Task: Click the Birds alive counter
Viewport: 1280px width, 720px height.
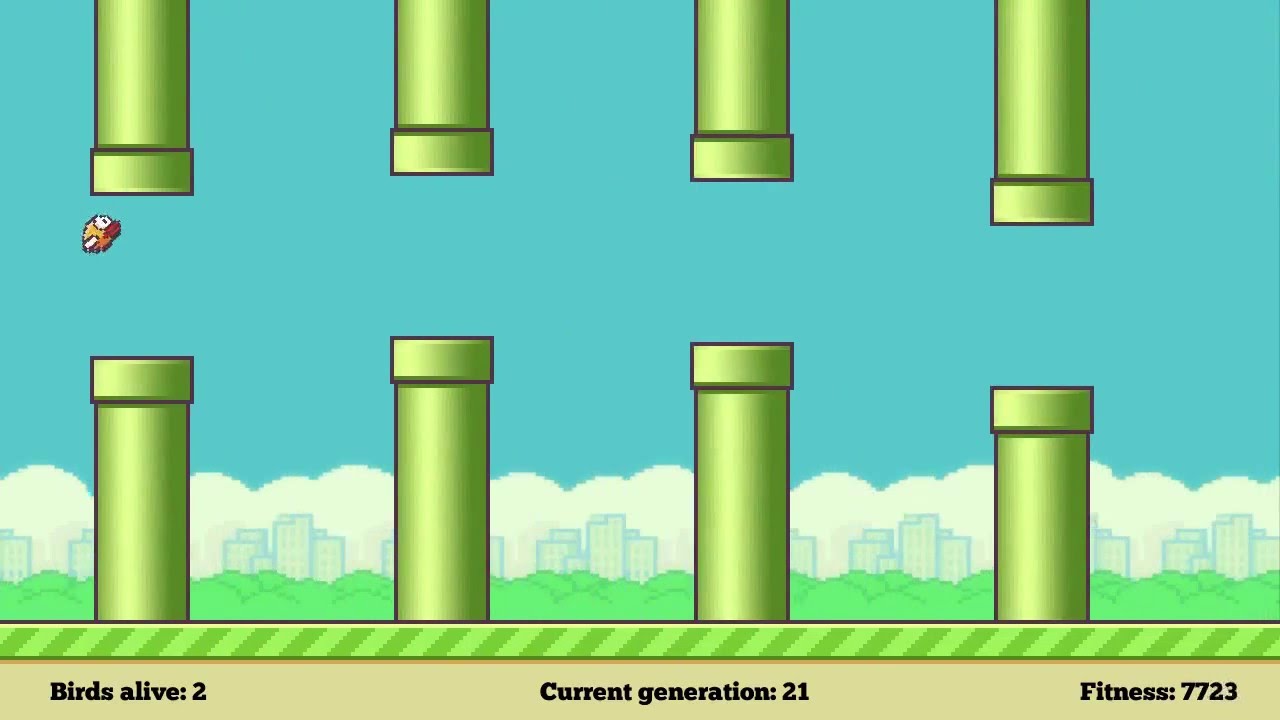Action: pos(127,691)
